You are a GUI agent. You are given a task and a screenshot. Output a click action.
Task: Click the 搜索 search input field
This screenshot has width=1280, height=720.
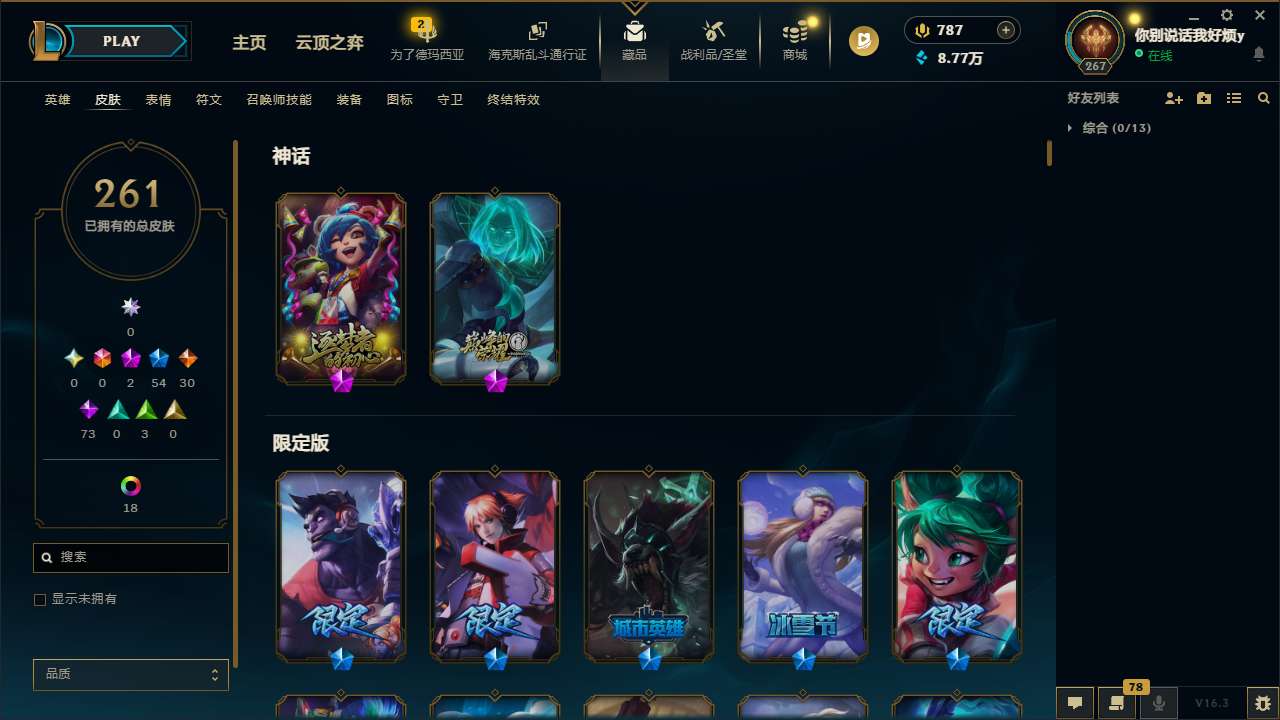pyautogui.click(x=130, y=557)
